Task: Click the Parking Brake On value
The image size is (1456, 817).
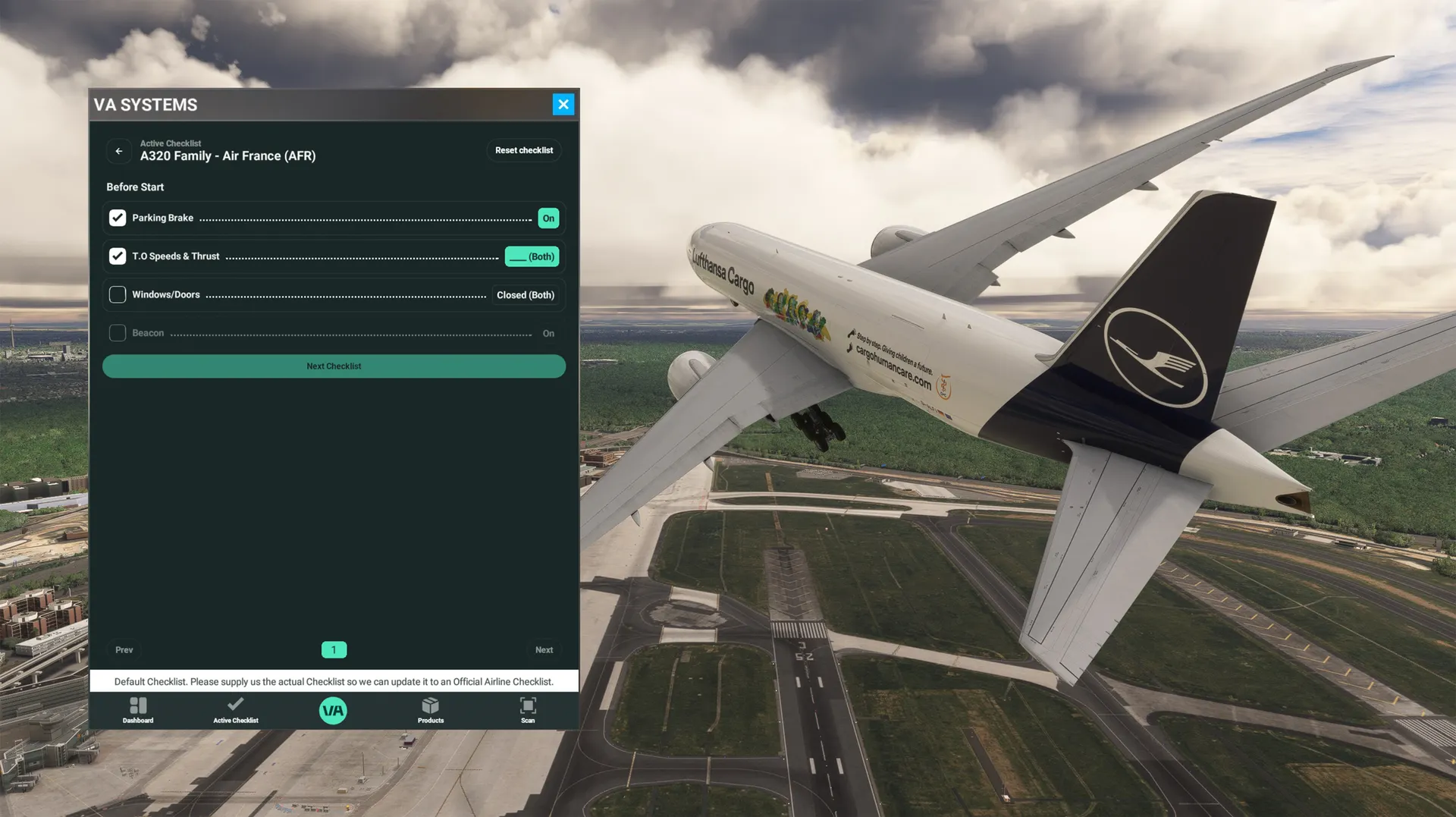Action: pyautogui.click(x=548, y=218)
